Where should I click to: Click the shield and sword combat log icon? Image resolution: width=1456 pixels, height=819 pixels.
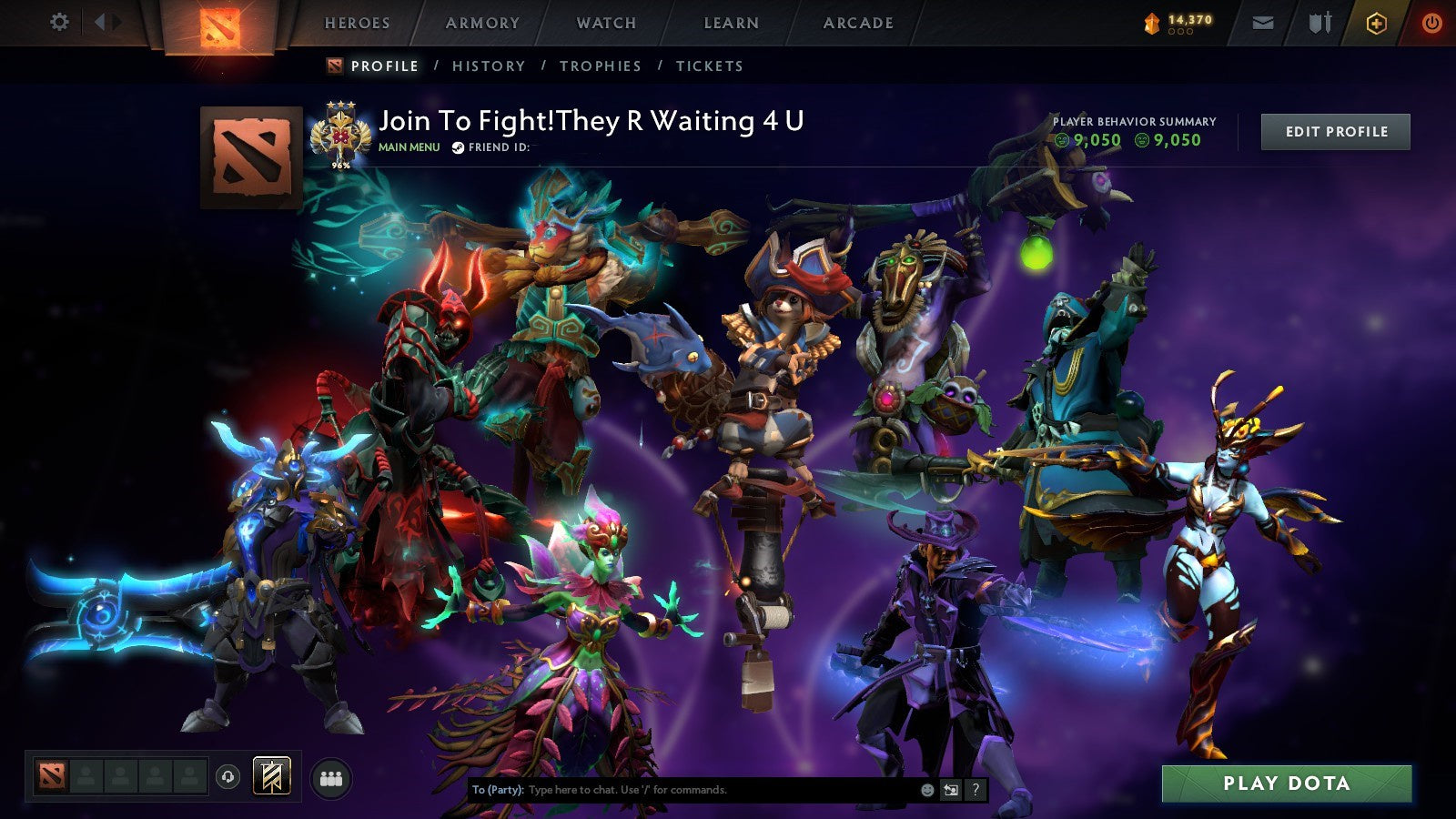[1318, 22]
